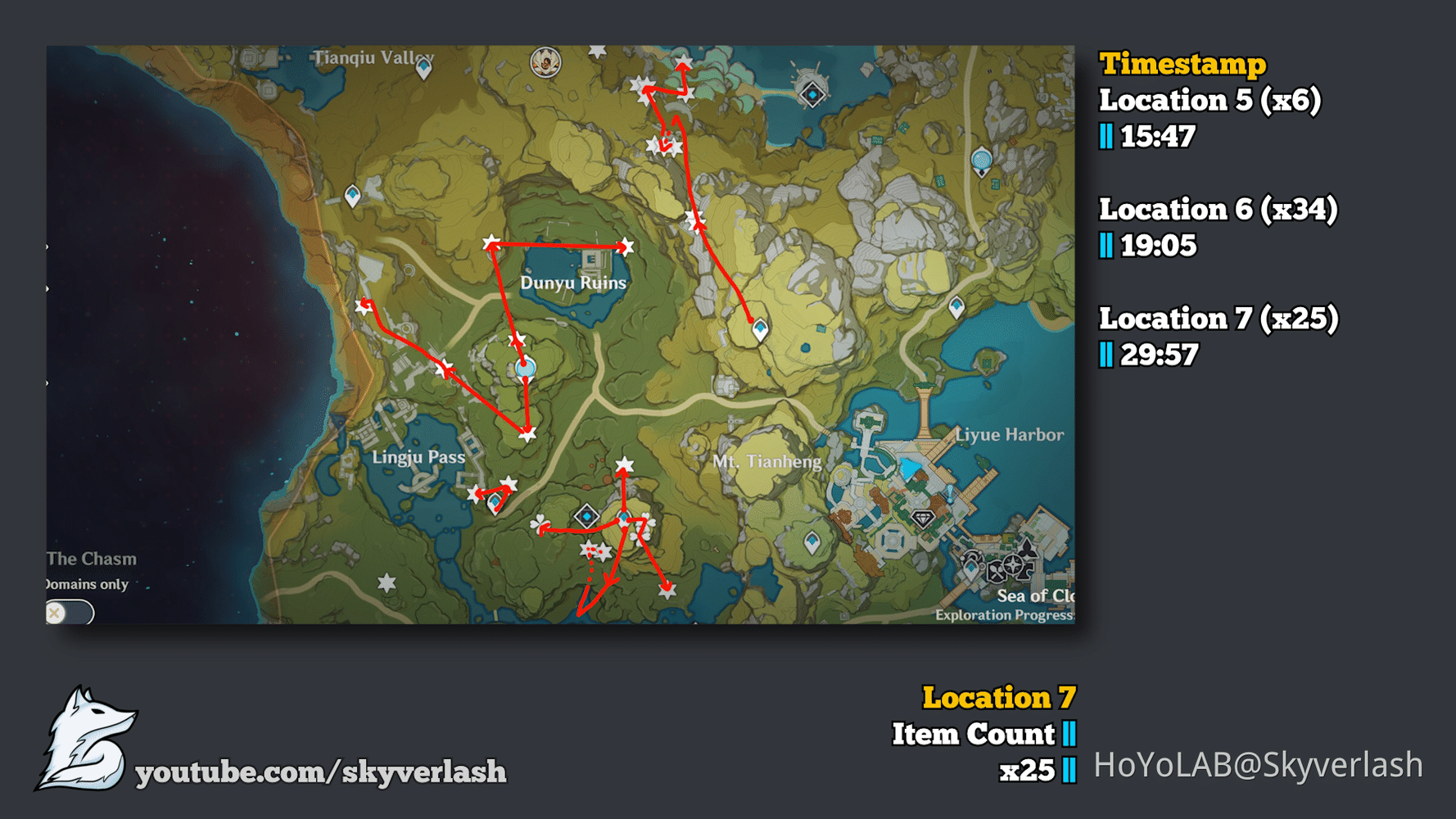Open the restaurant crossed-utensils icon near Sea of Clouds
Viewport: 1456px width, 819px height.
click(x=997, y=572)
